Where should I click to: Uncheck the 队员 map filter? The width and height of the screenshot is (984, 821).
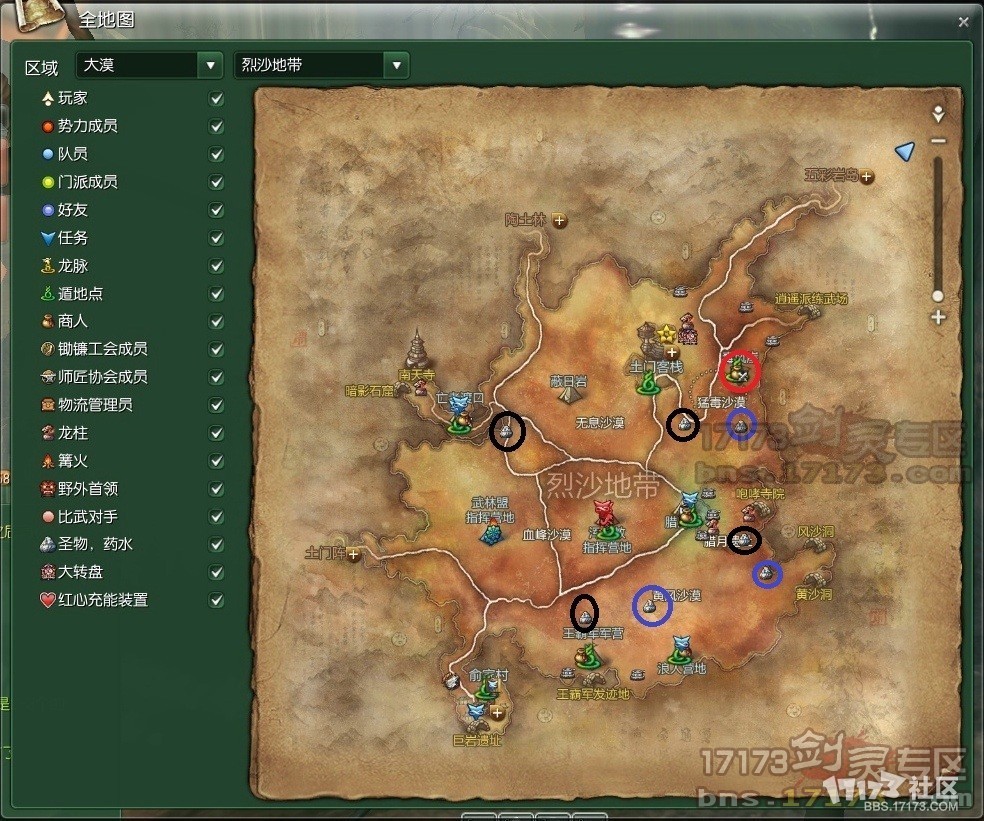pos(216,155)
